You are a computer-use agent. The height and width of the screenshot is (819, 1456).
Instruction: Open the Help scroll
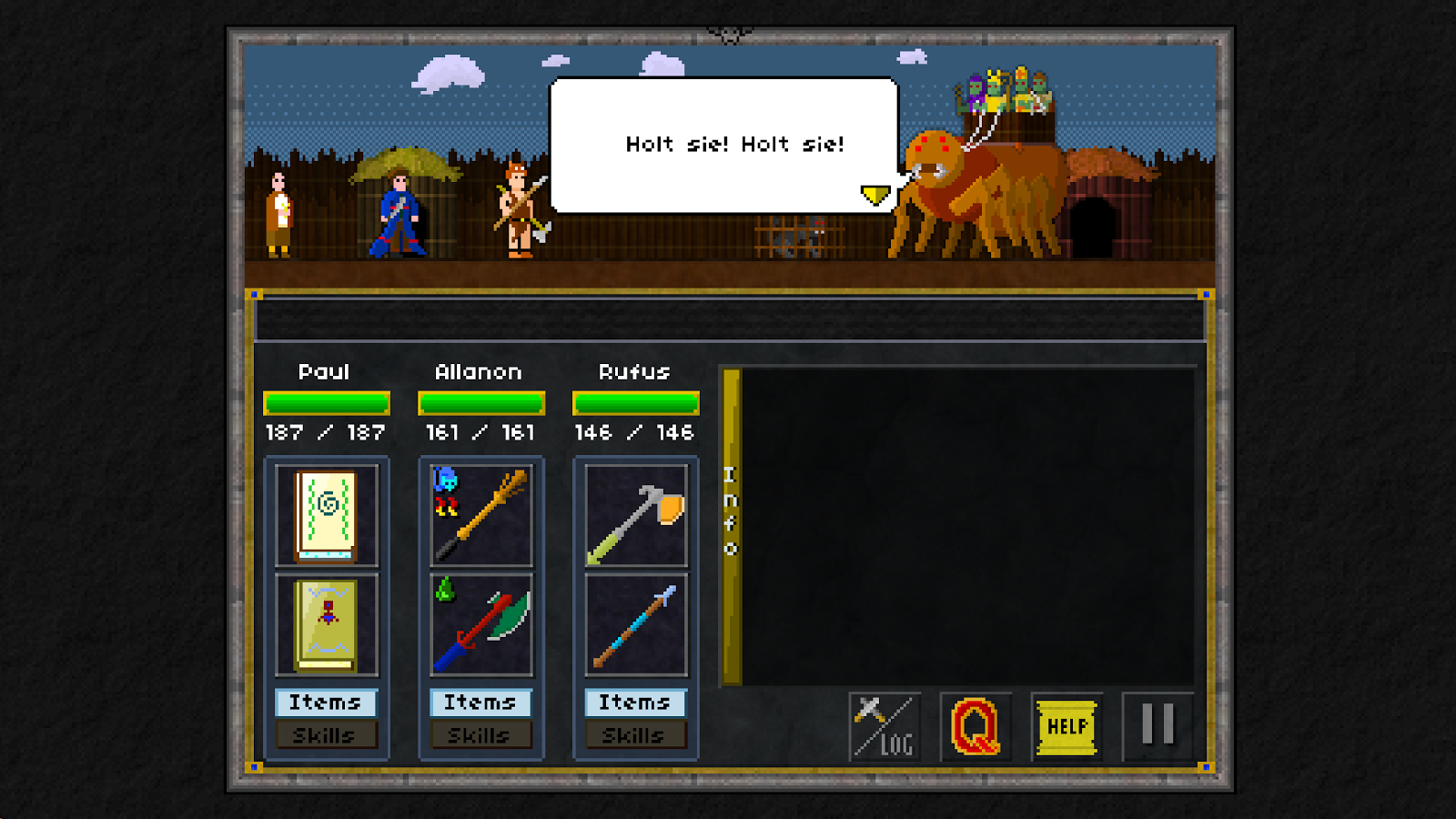click(x=1067, y=725)
